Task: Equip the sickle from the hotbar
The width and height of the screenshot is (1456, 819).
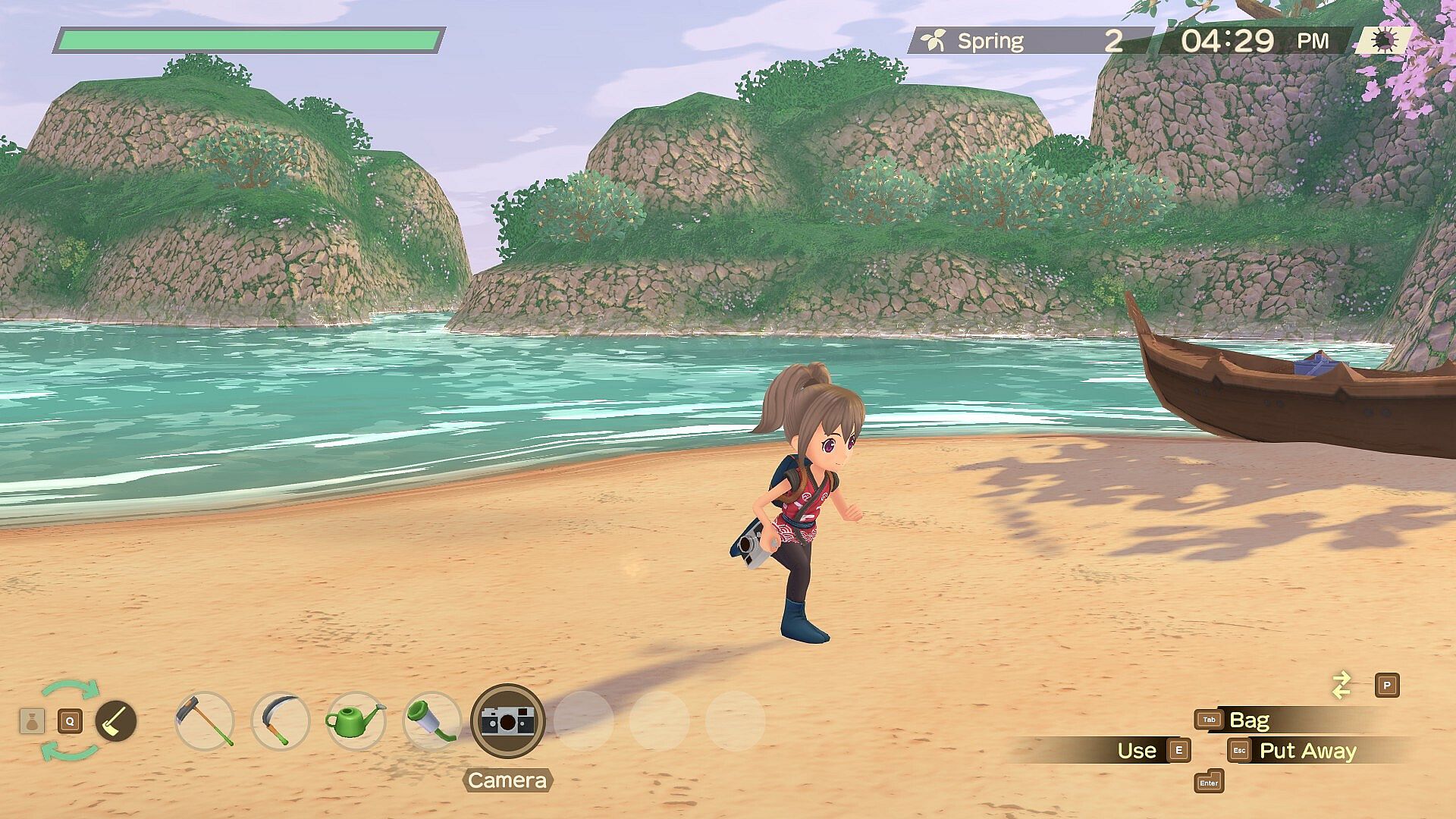Action: [280, 720]
